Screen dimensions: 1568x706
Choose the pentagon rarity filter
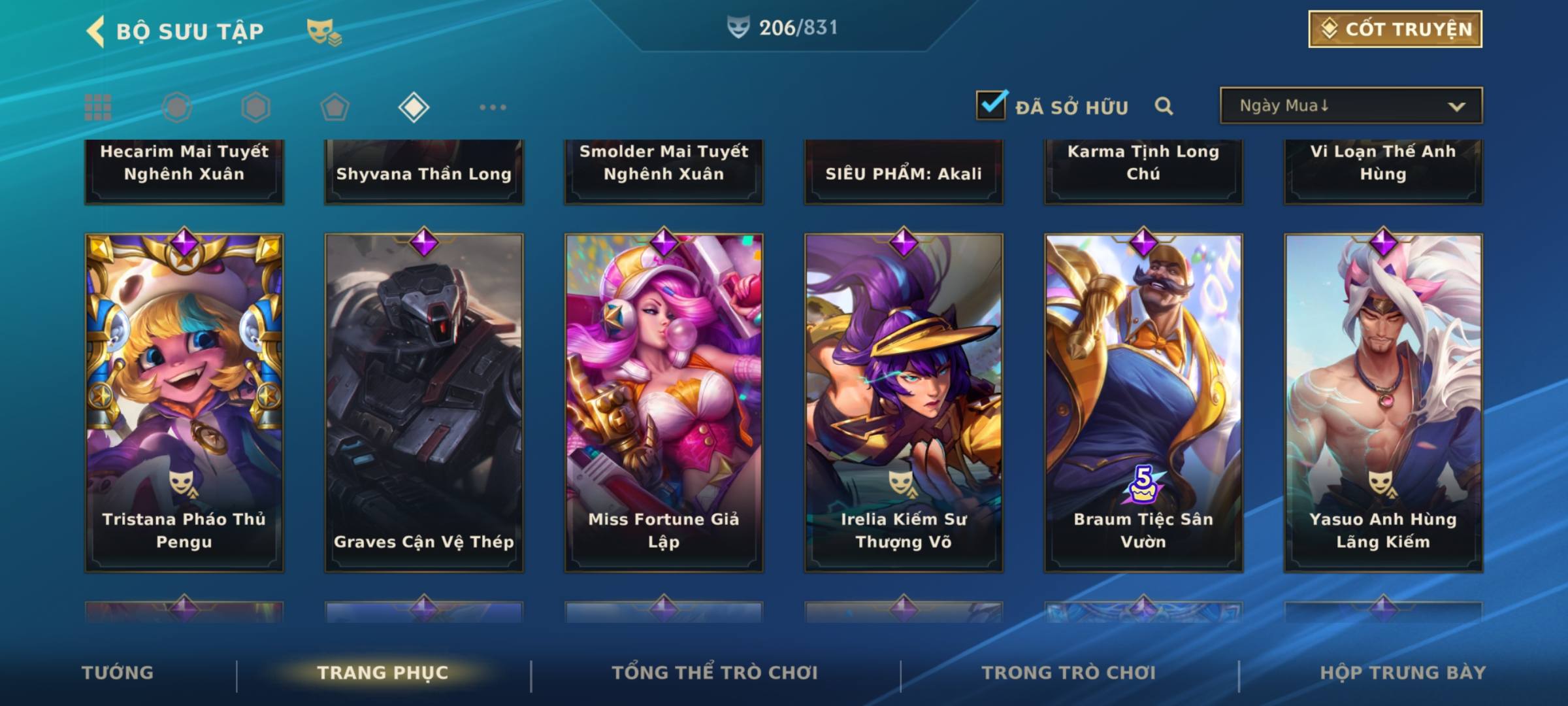tap(335, 107)
